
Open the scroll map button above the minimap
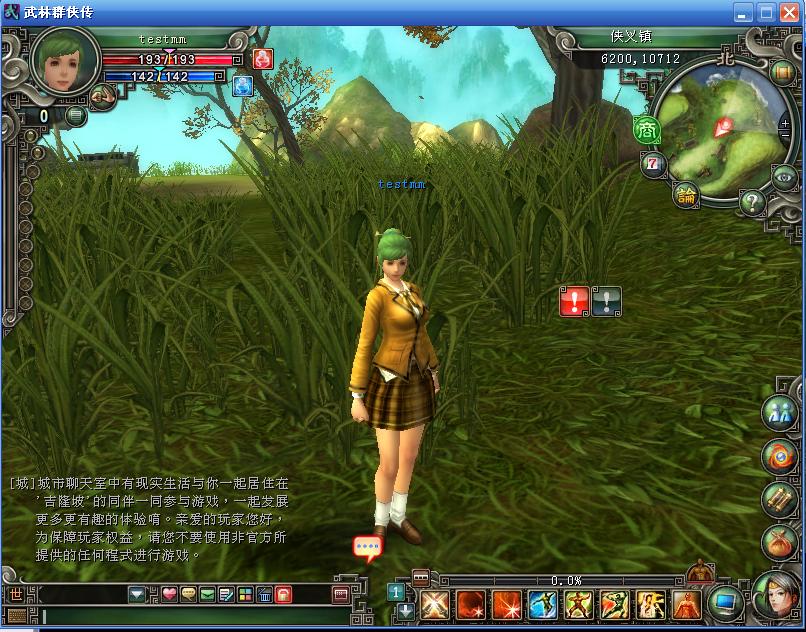coord(782,71)
